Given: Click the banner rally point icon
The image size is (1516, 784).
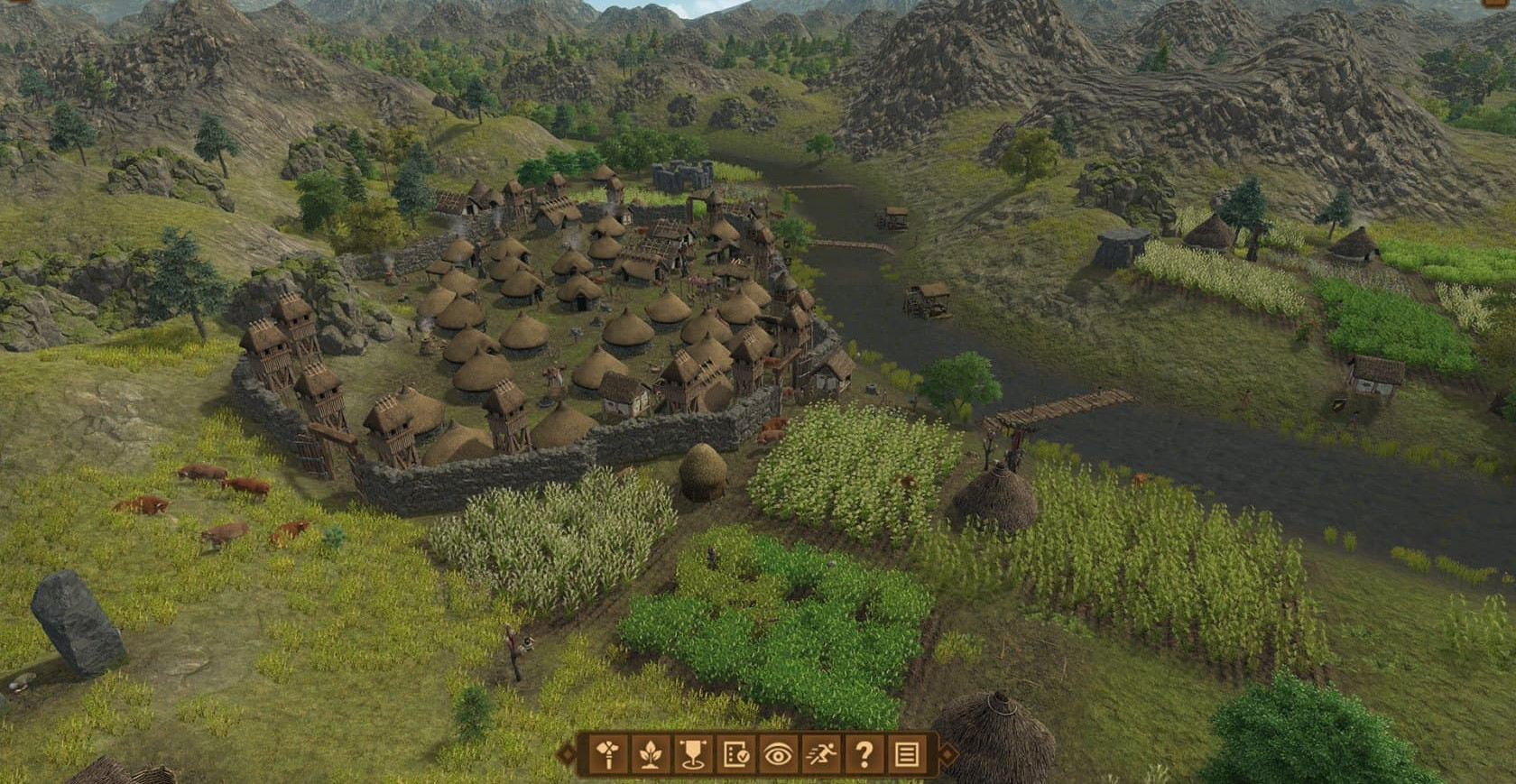Looking at the screenshot, I should [x=693, y=753].
